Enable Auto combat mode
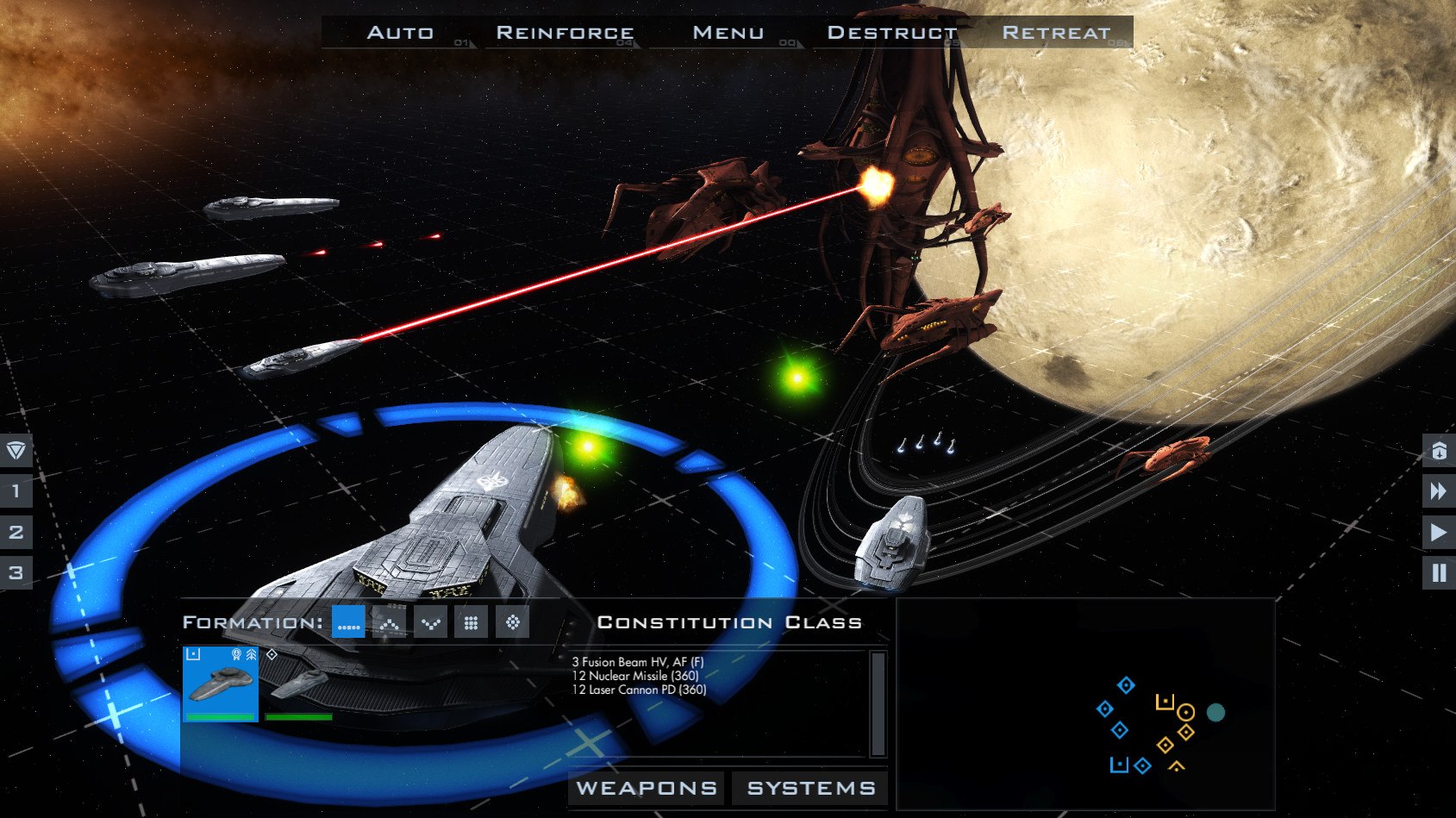This screenshot has width=1456, height=818. (400, 33)
